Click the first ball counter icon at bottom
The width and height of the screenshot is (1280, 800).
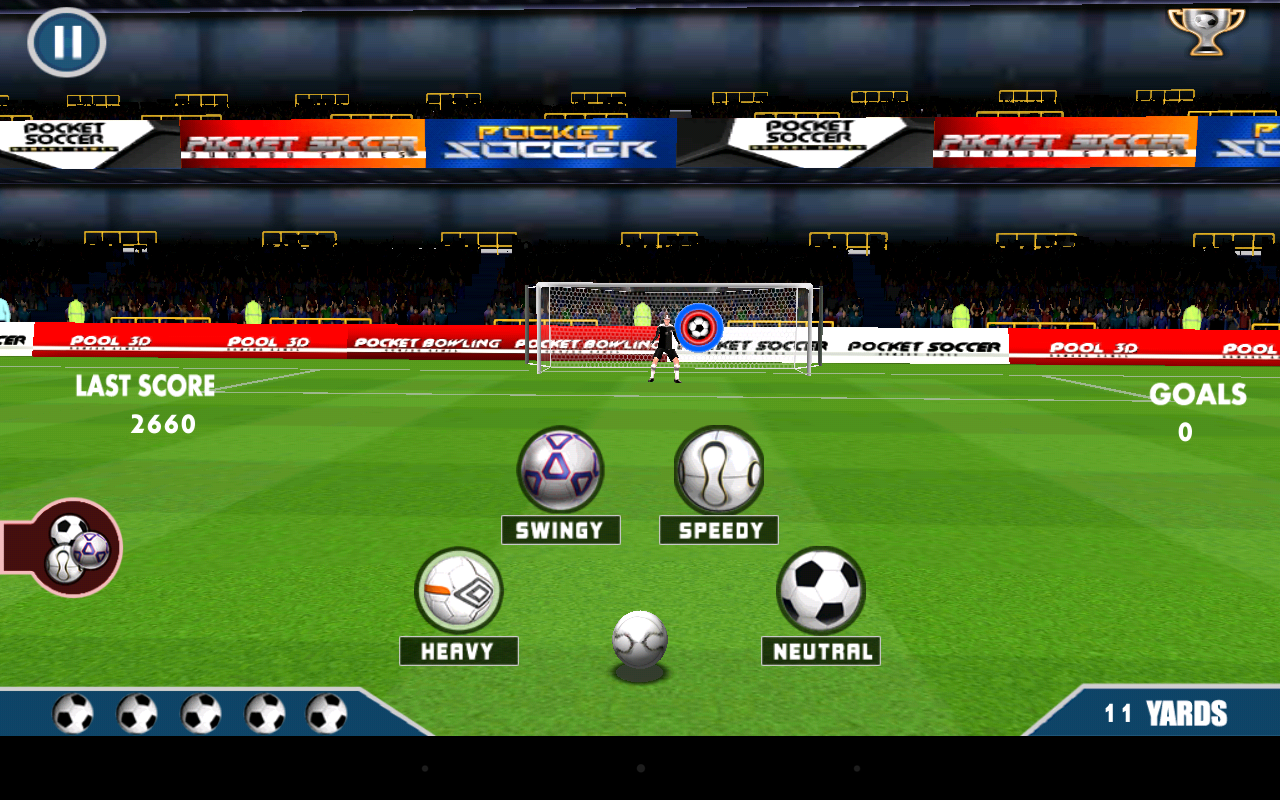point(73,714)
